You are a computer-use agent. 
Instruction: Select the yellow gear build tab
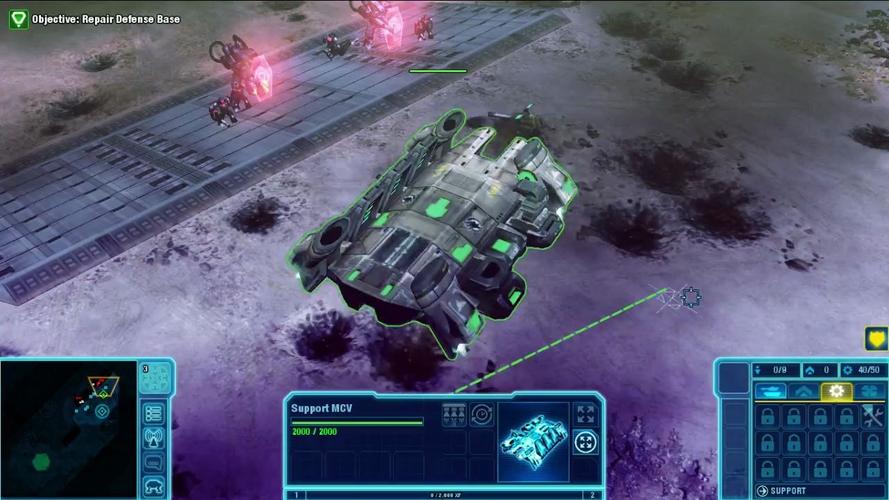pos(837,392)
